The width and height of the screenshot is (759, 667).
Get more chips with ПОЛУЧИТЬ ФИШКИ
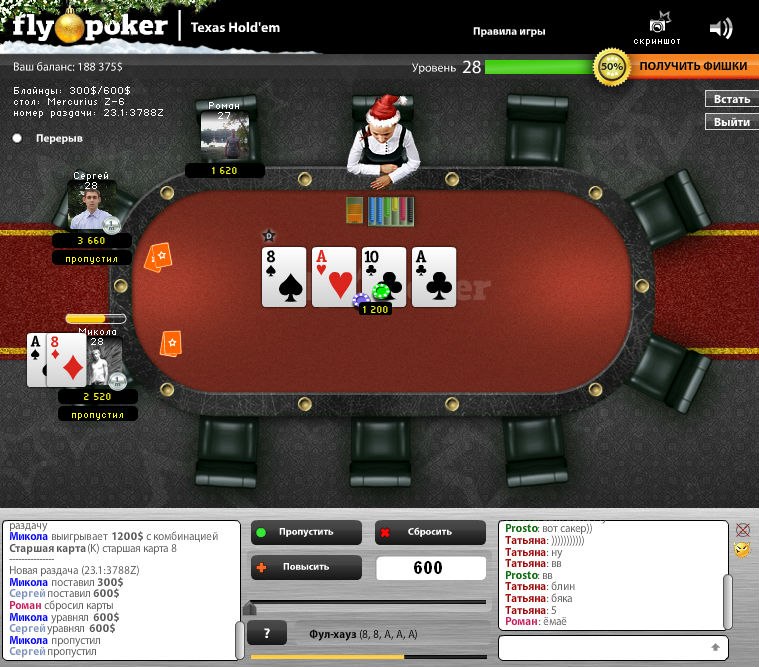[692, 66]
